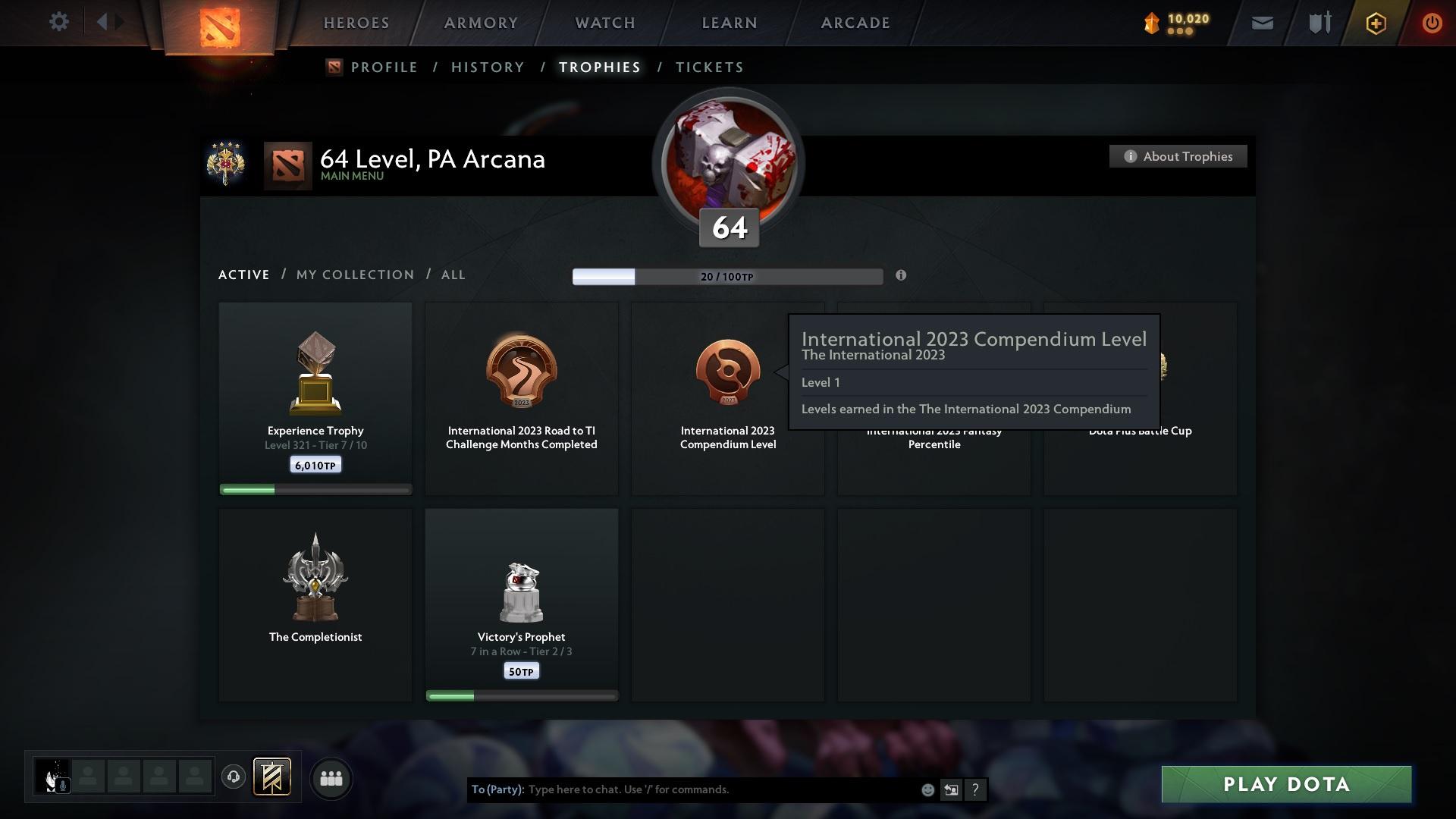Click the PLAY DOTA button
The height and width of the screenshot is (819, 1456).
(x=1285, y=785)
